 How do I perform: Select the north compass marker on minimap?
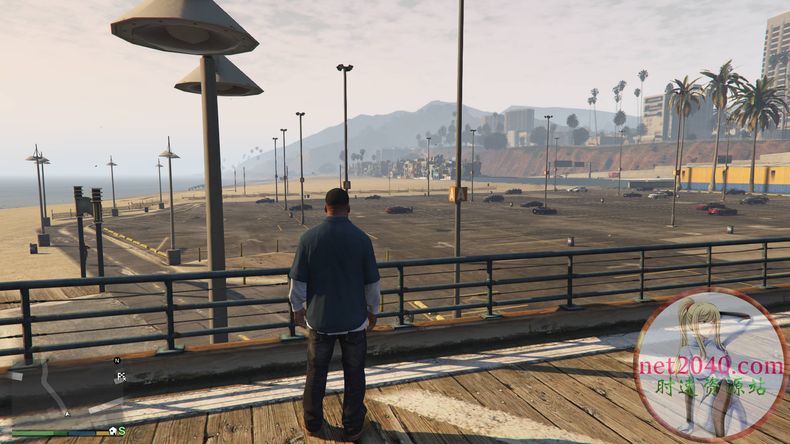tap(117, 360)
